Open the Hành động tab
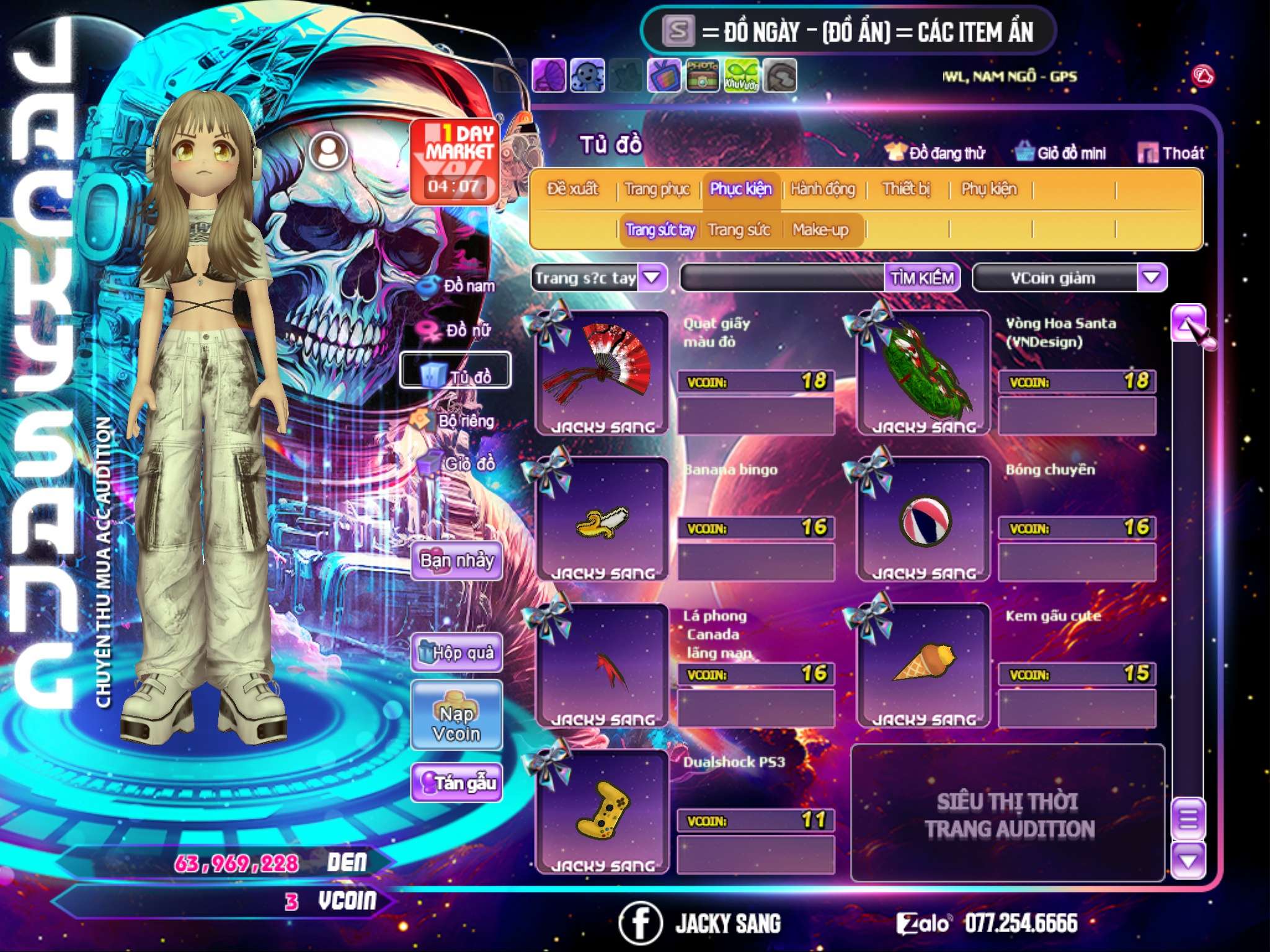 (822, 189)
